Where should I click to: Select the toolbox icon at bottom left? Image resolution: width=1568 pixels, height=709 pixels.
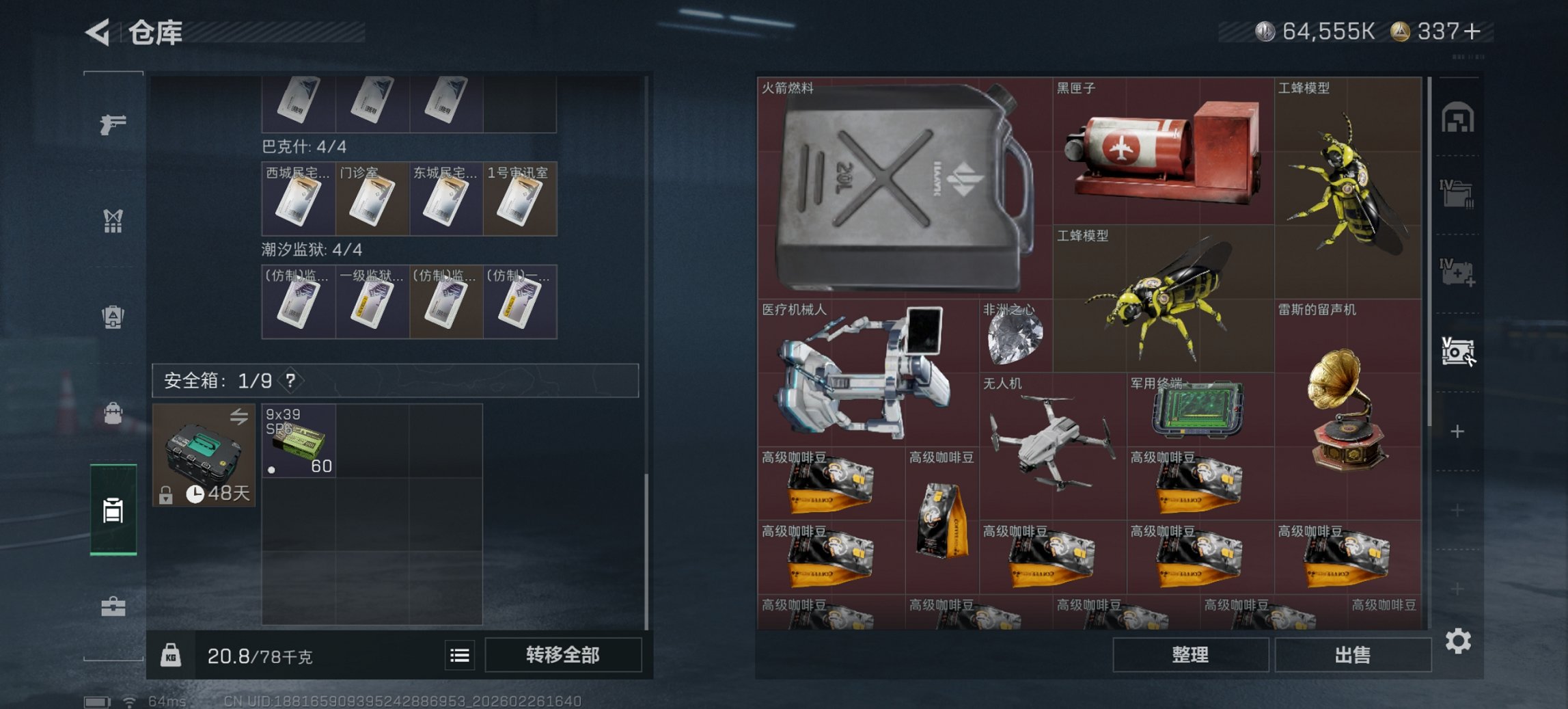[x=115, y=605]
